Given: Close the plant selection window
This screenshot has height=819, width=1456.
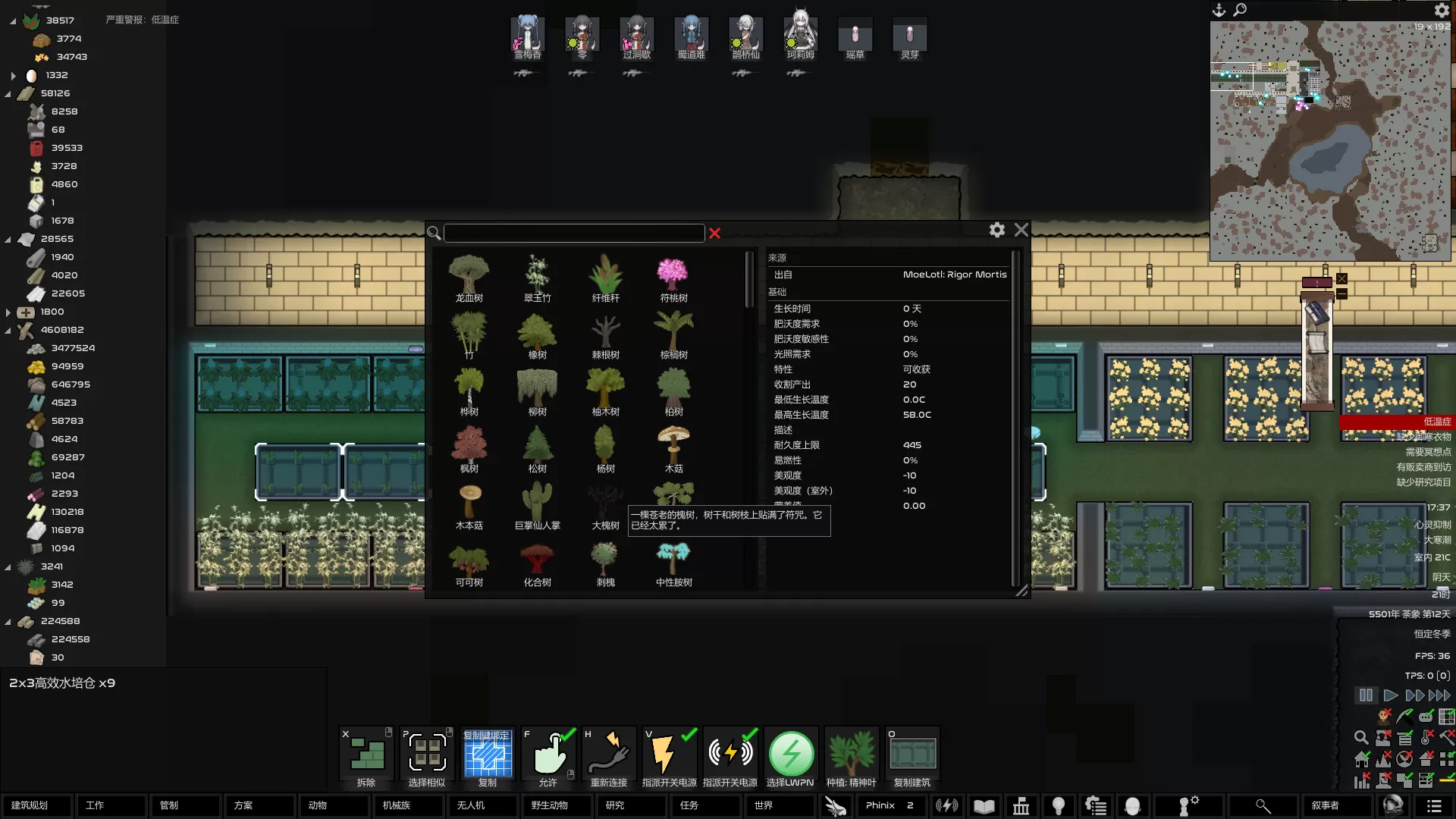Looking at the screenshot, I should (x=1021, y=230).
